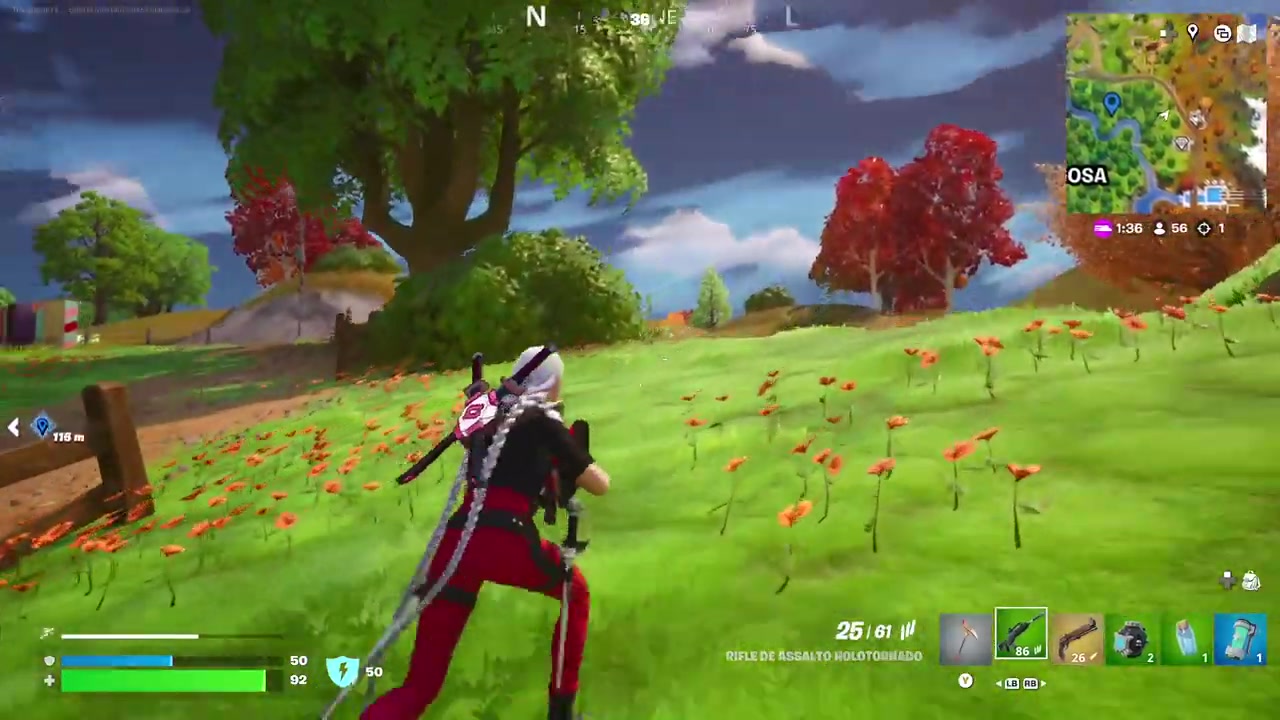Click the left arrow beside the LB prompt
Viewport: 1280px width, 720px height.
click(999, 683)
